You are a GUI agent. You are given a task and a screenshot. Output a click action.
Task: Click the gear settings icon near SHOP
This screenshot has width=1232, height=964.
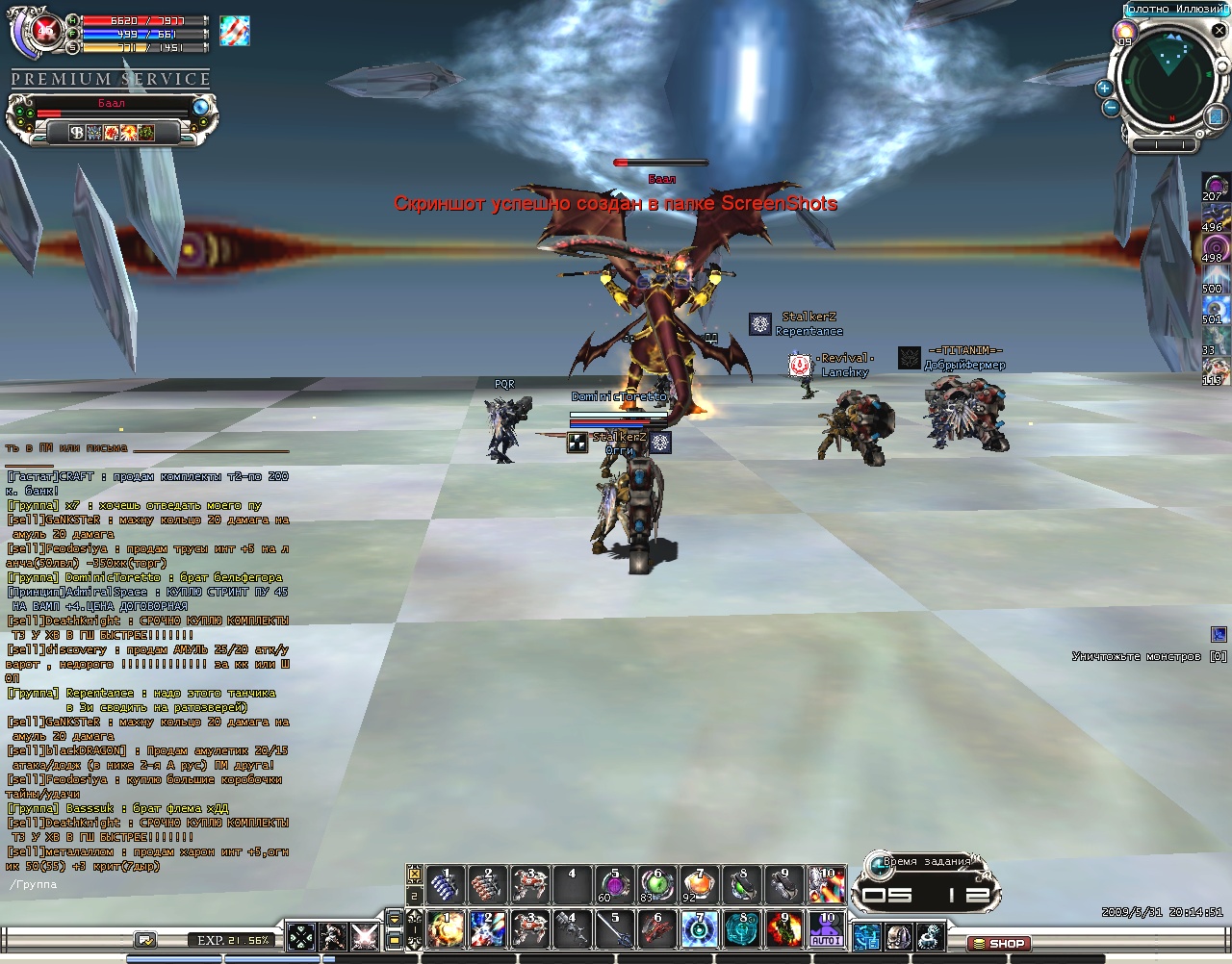point(930,935)
